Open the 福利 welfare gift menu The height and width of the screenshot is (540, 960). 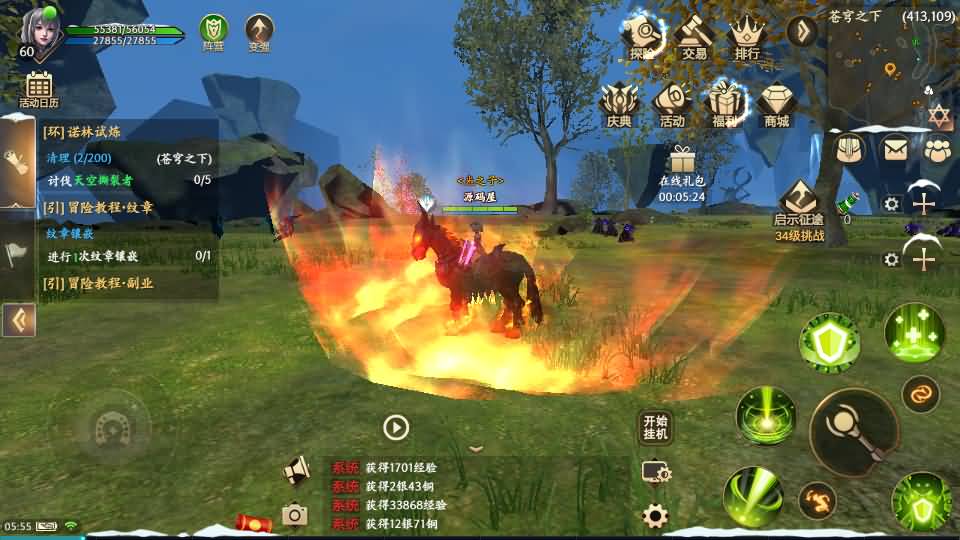[724, 103]
